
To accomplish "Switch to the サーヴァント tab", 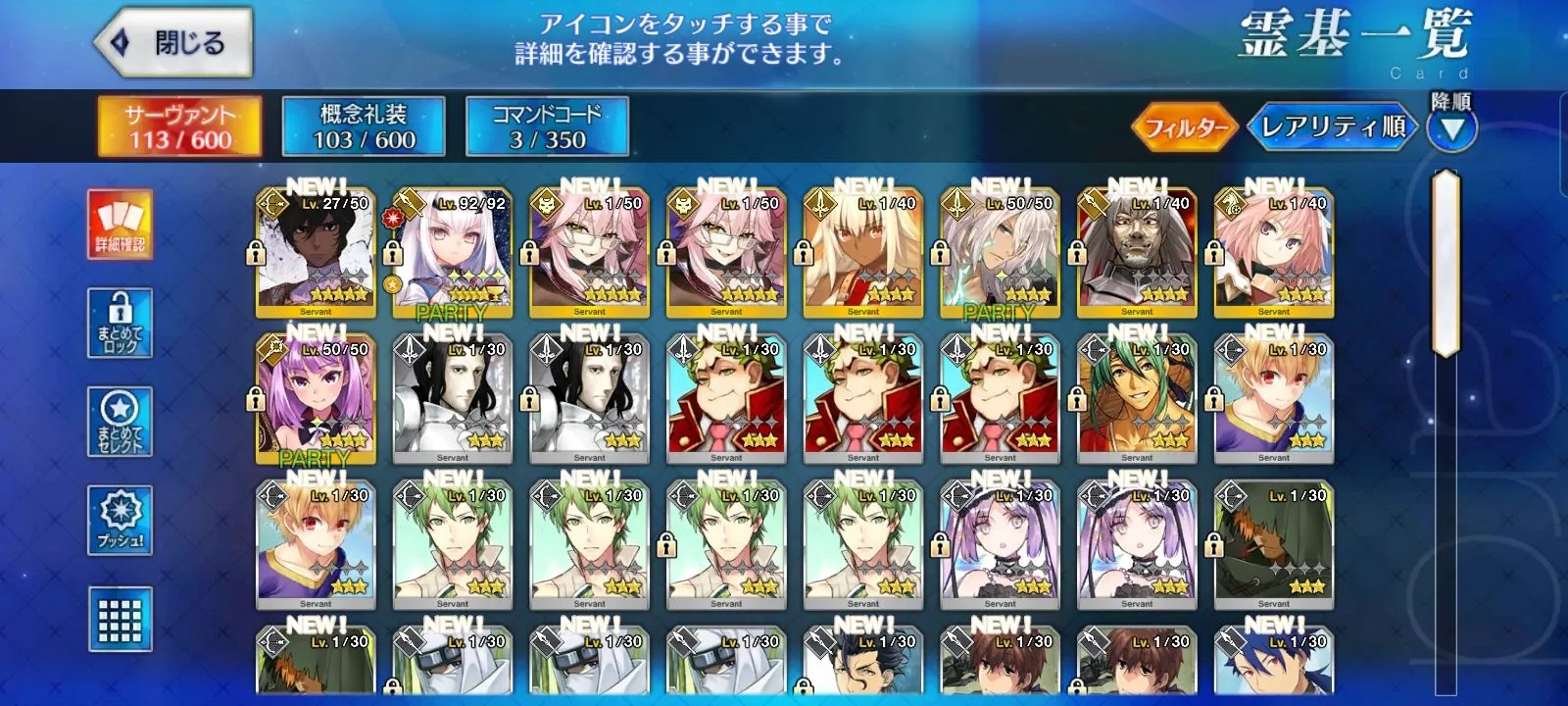I will [179, 126].
